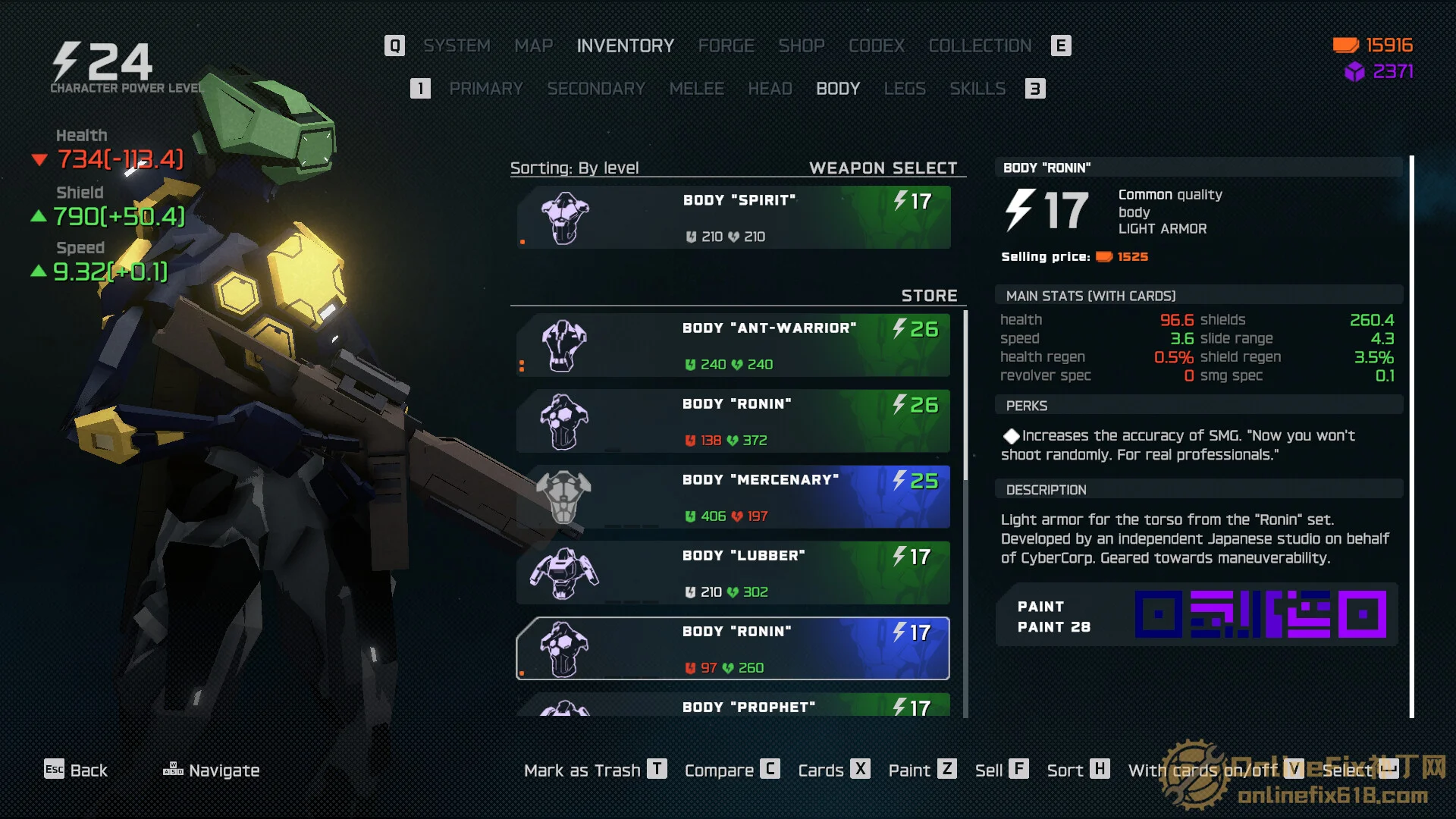Select equipped Body "Spirit" armor
Viewport: 1456px width, 819px height.
coord(733,218)
